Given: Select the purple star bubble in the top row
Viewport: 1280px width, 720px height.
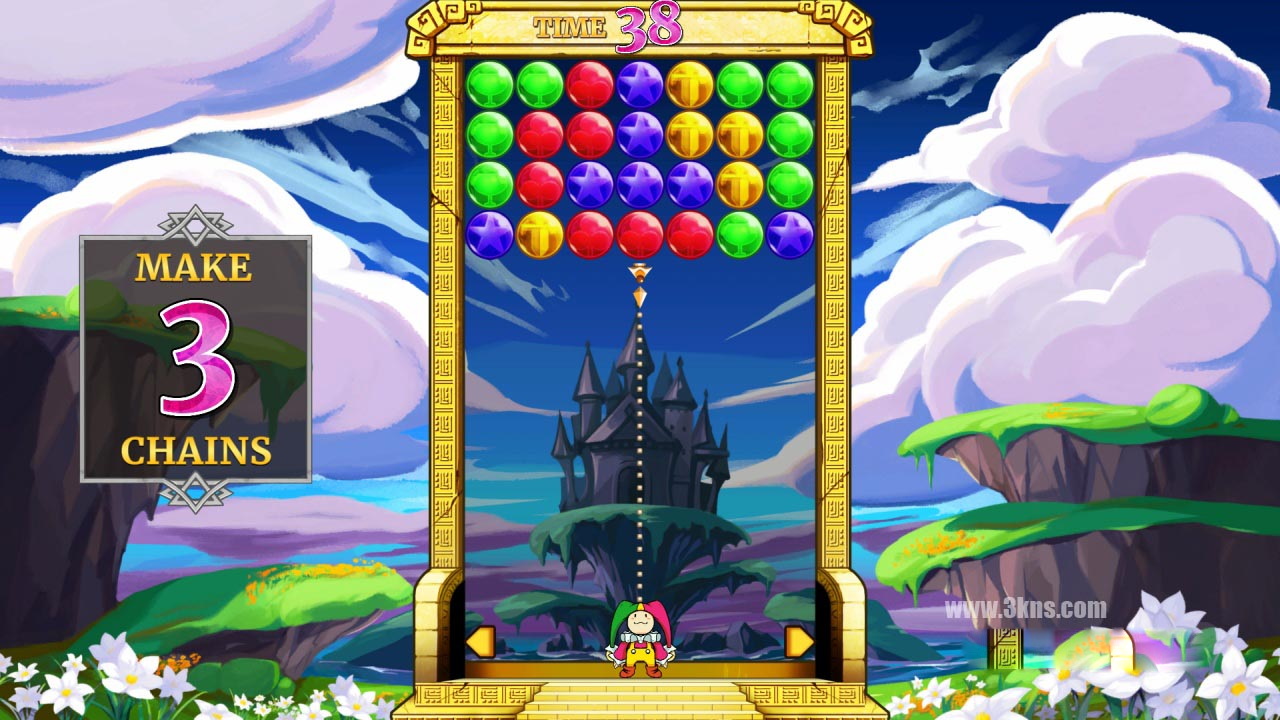Looking at the screenshot, I should (640, 85).
